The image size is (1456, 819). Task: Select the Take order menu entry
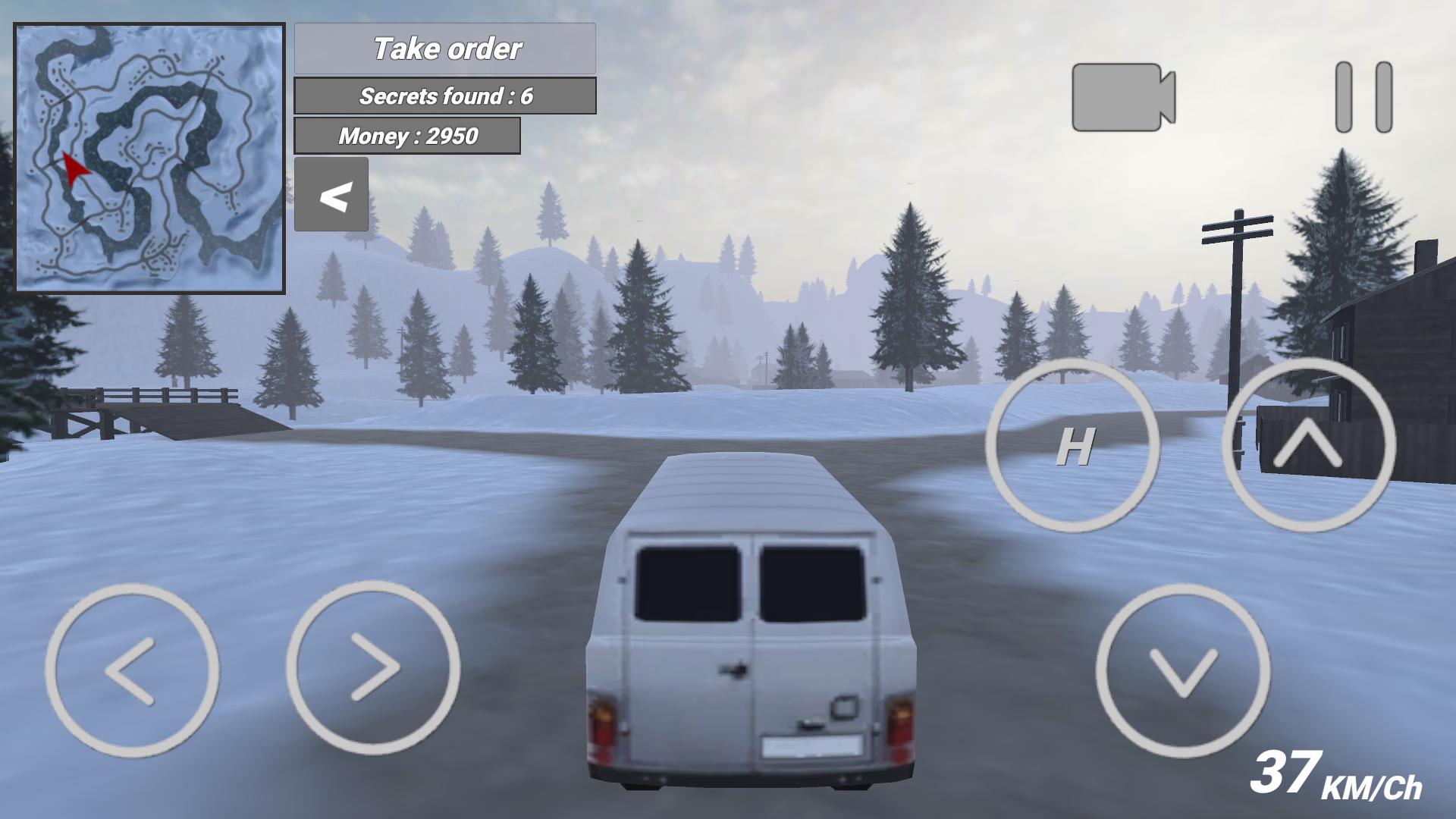tap(446, 49)
